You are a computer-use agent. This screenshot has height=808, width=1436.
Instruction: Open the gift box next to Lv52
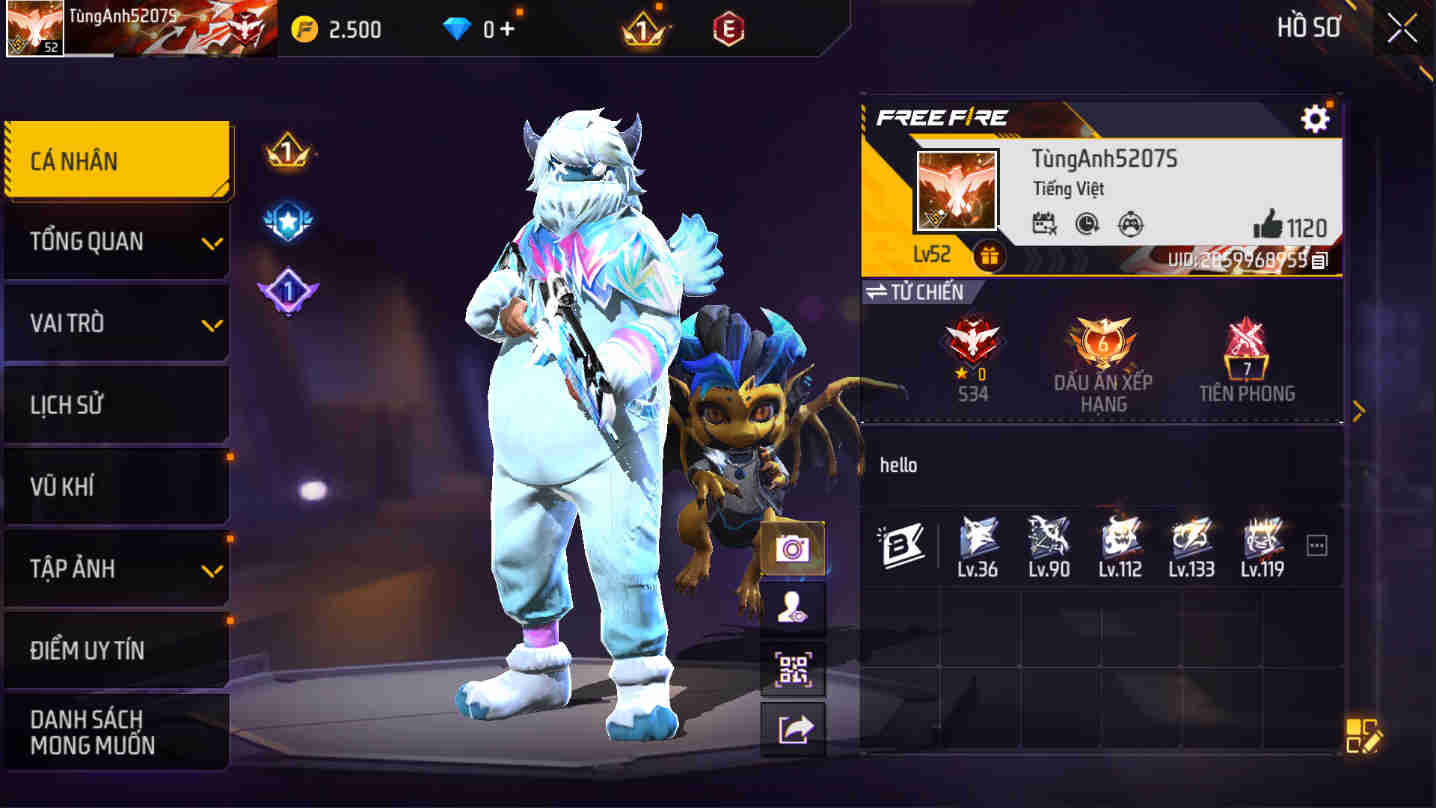(990, 257)
